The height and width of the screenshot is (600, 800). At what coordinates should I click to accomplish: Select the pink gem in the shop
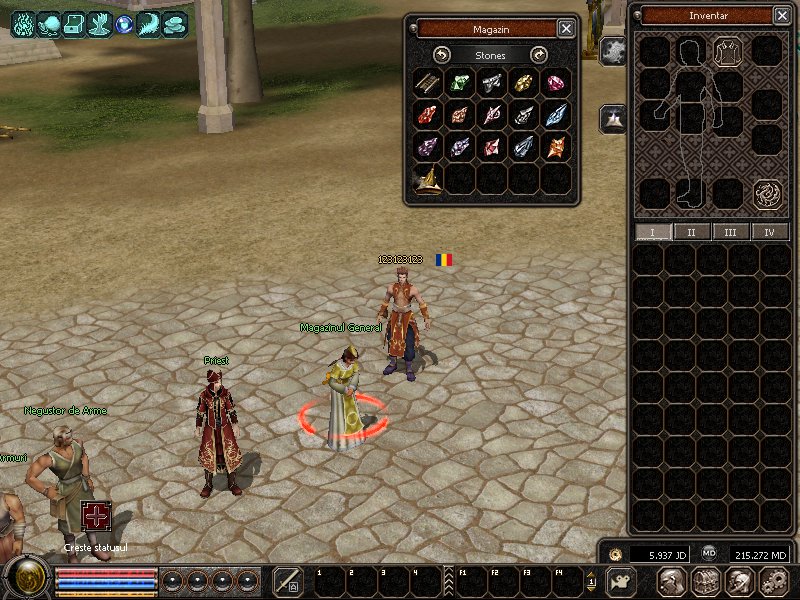556,83
